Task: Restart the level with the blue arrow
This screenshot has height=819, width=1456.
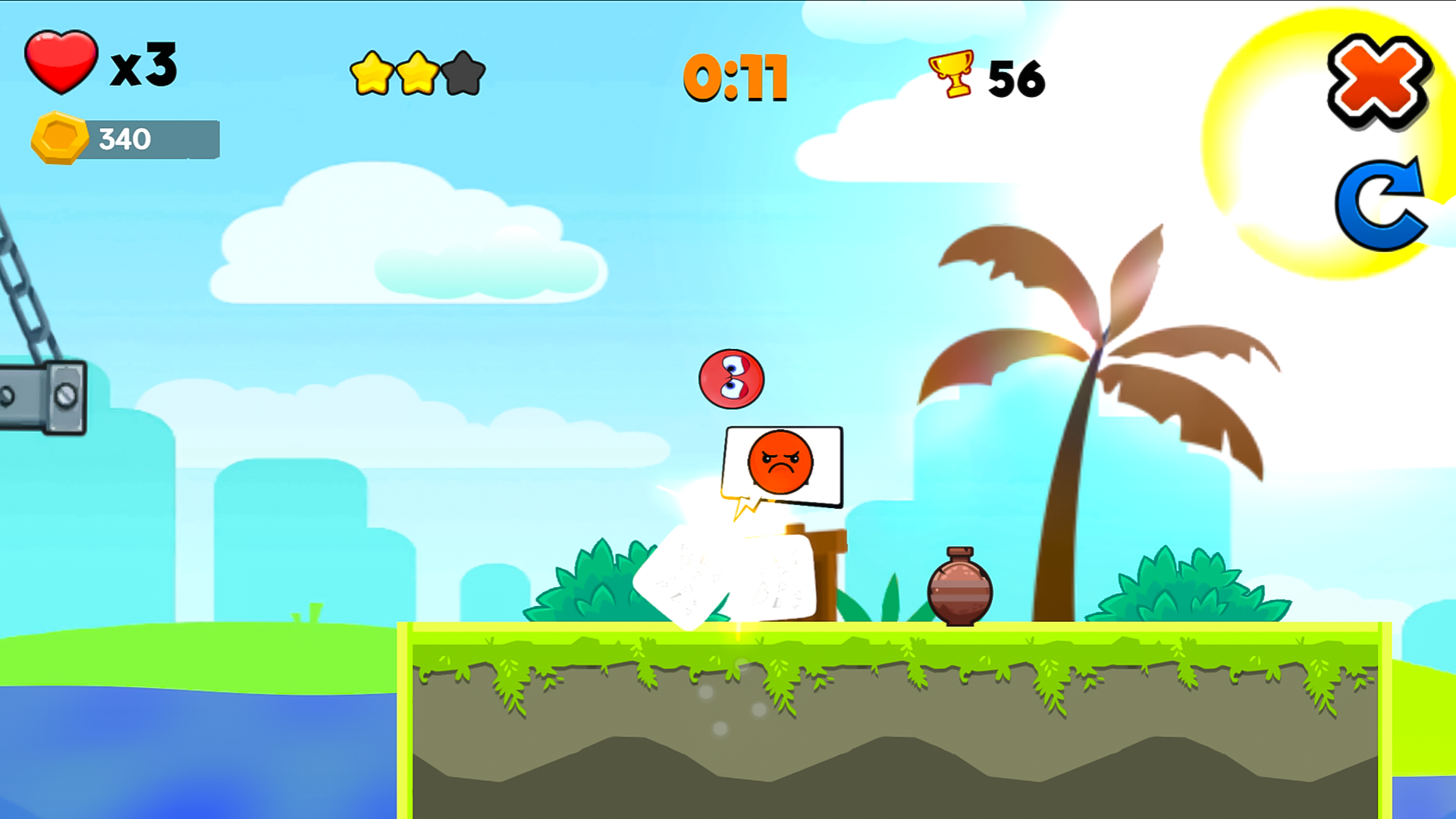Action: coord(1380,206)
